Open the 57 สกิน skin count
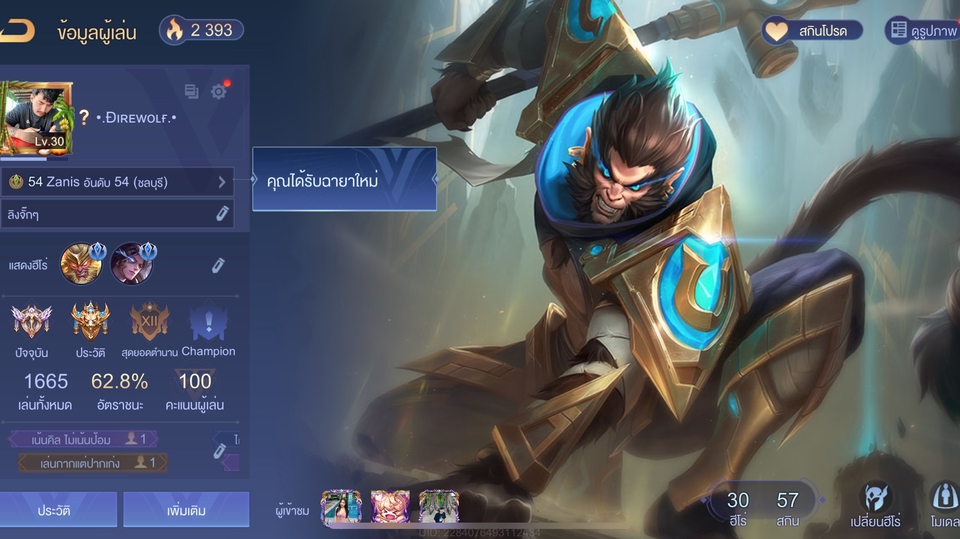The height and width of the screenshot is (539, 960). (x=788, y=506)
